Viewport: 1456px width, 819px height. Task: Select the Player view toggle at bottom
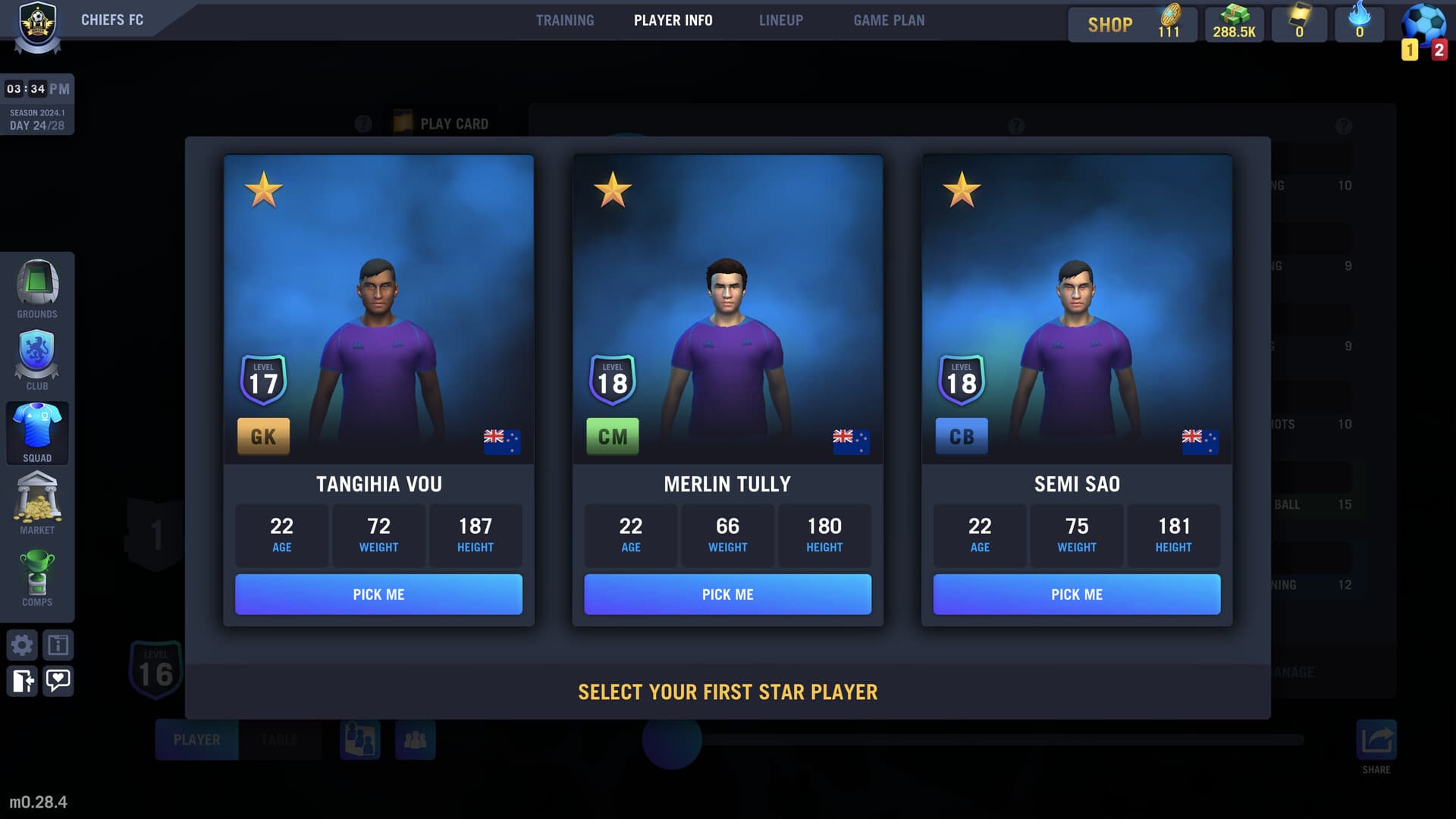[x=196, y=739]
